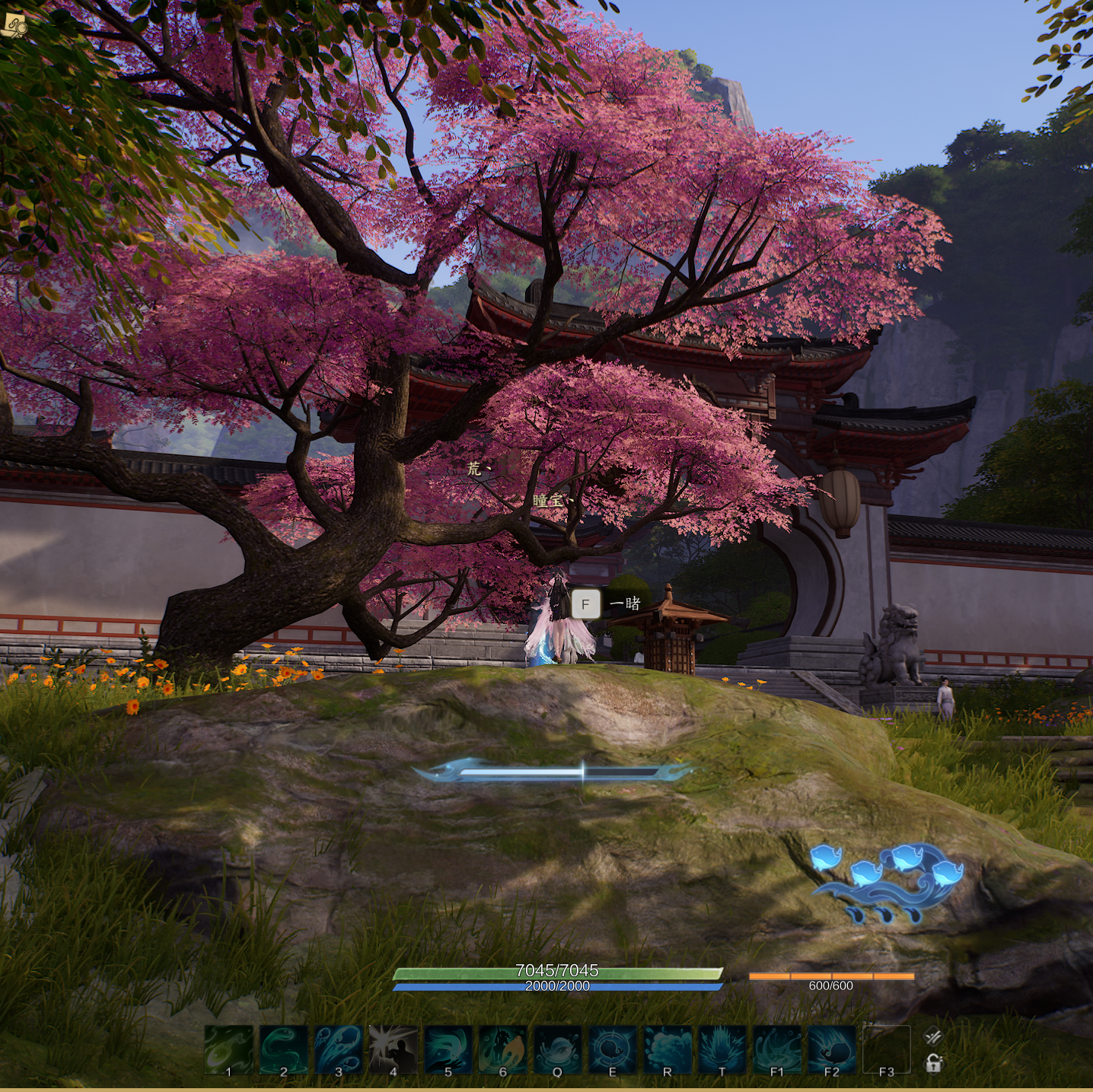Cast the blue water droplets skill
The width and height of the screenshot is (1093, 1092).
pyautogui.click(x=338, y=1050)
